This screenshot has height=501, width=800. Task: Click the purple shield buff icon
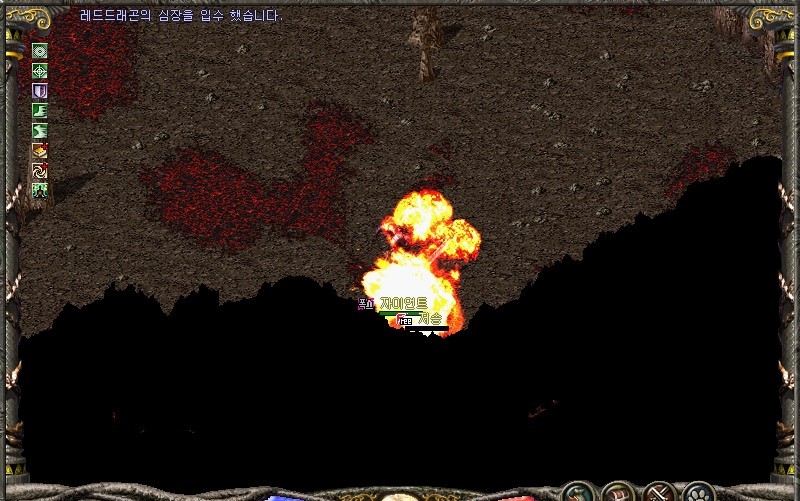40,90
